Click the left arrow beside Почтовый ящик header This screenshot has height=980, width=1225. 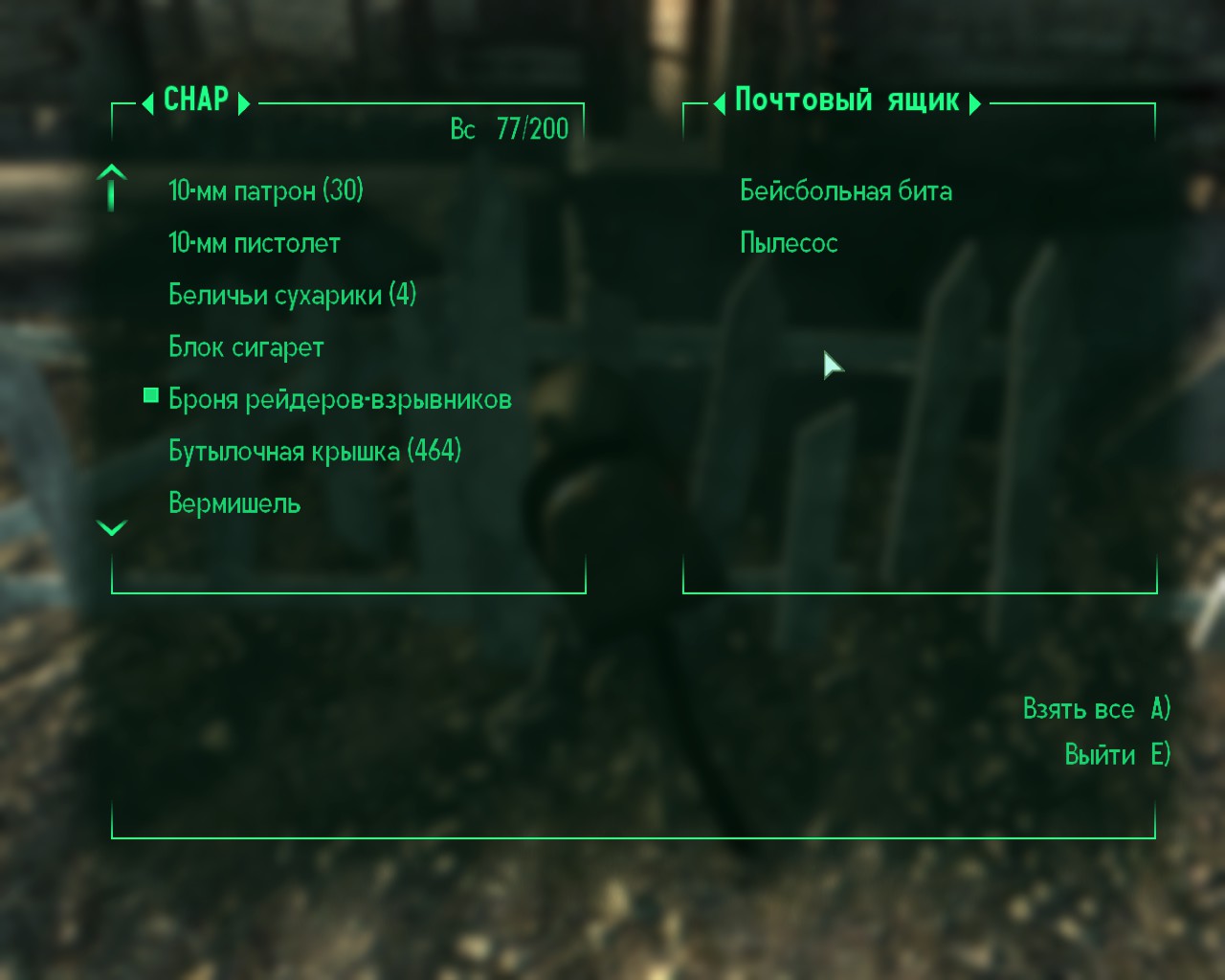click(x=718, y=101)
